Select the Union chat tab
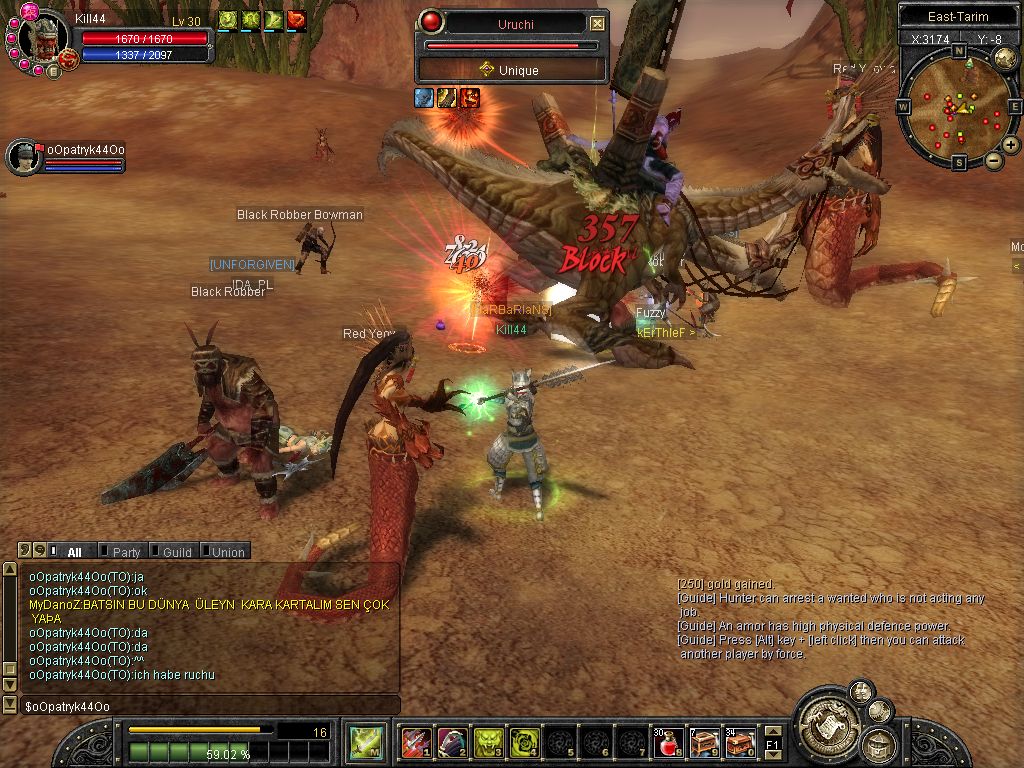Screen dimensions: 1024x768 point(227,551)
